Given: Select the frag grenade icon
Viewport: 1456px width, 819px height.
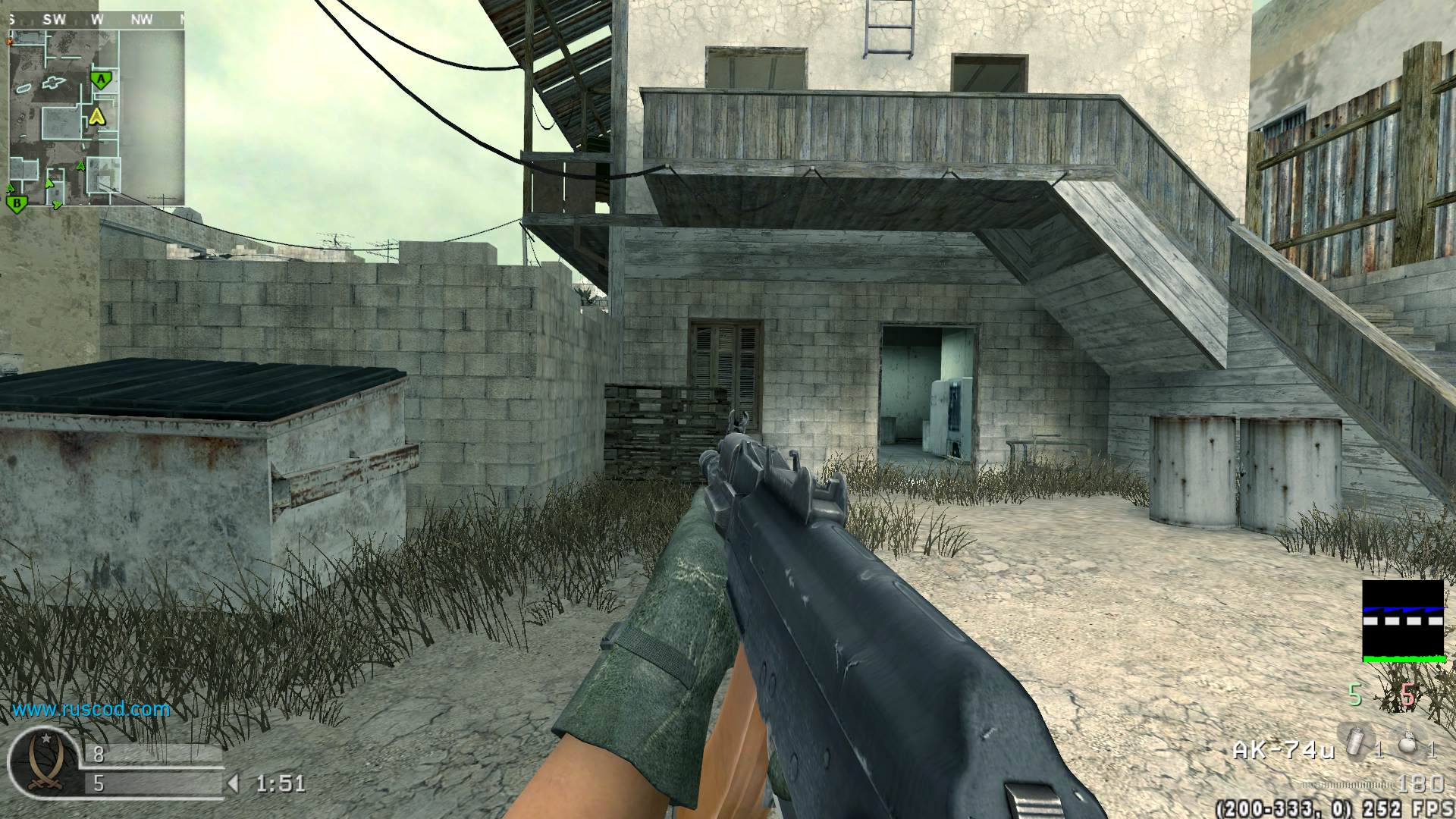Looking at the screenshot, I should pos(1407,743).
